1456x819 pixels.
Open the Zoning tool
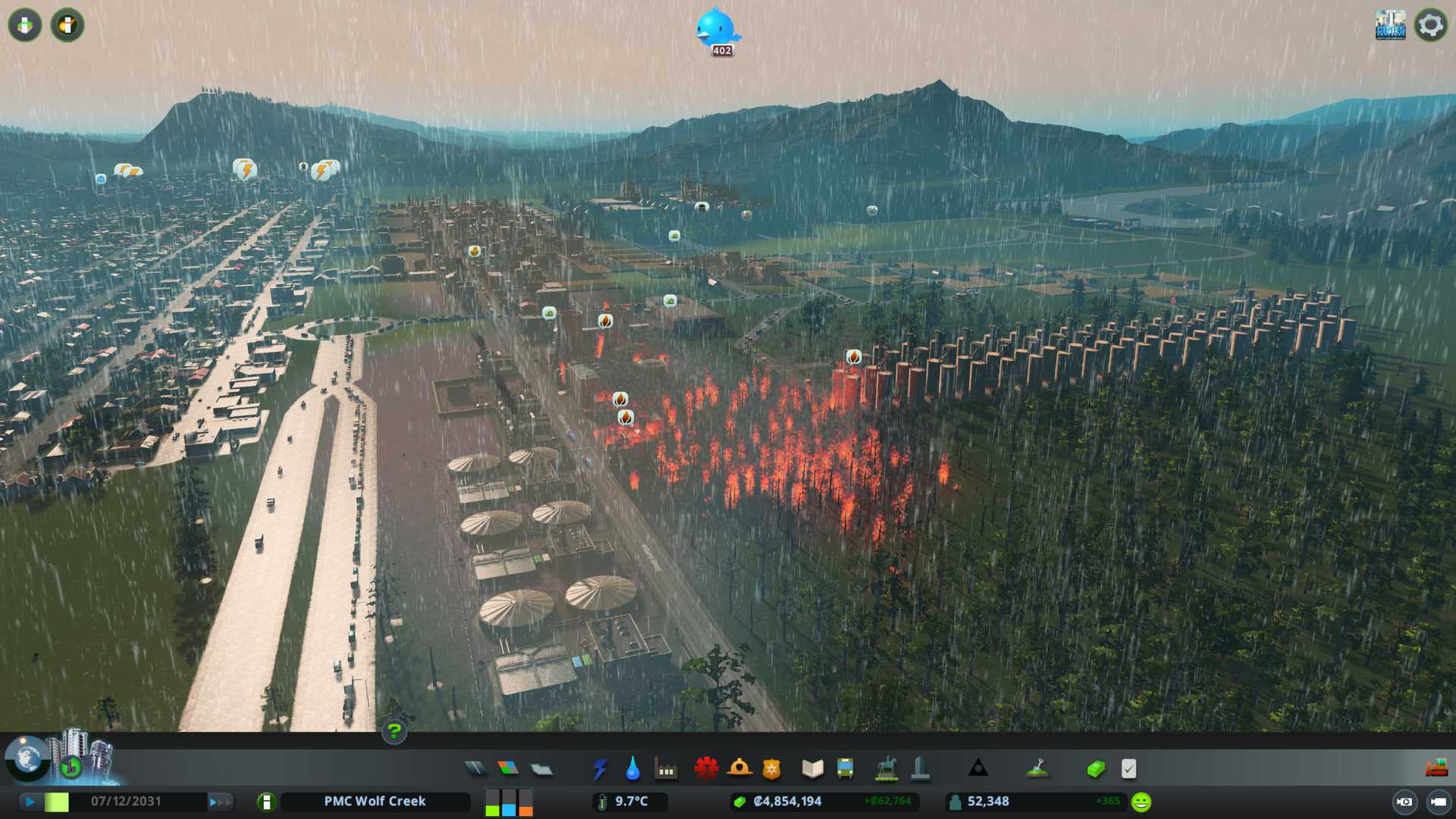pyautogui.click(x=508, y=769)
